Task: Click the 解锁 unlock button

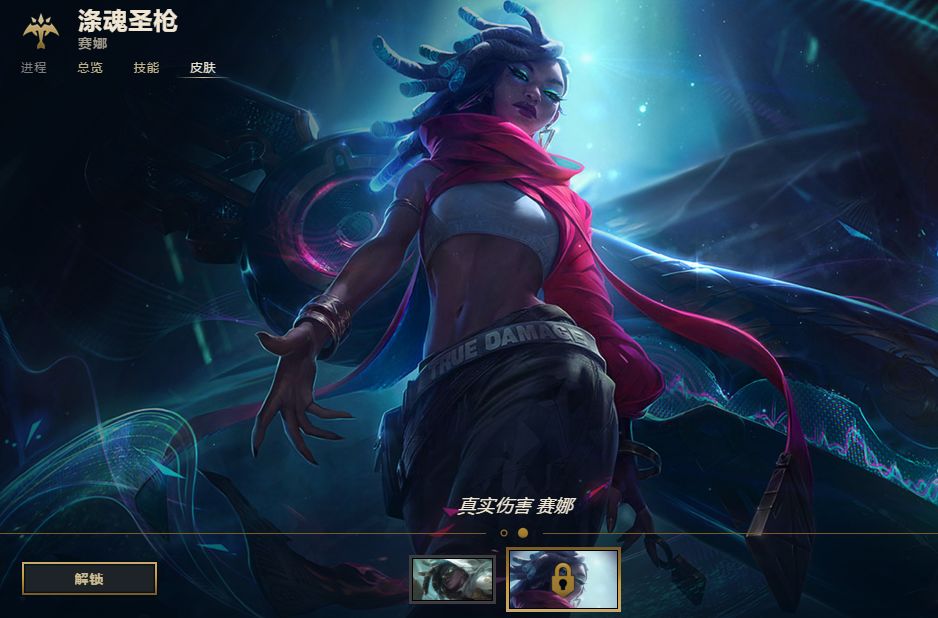Action: pyautogui.click(x=89, y=579)
